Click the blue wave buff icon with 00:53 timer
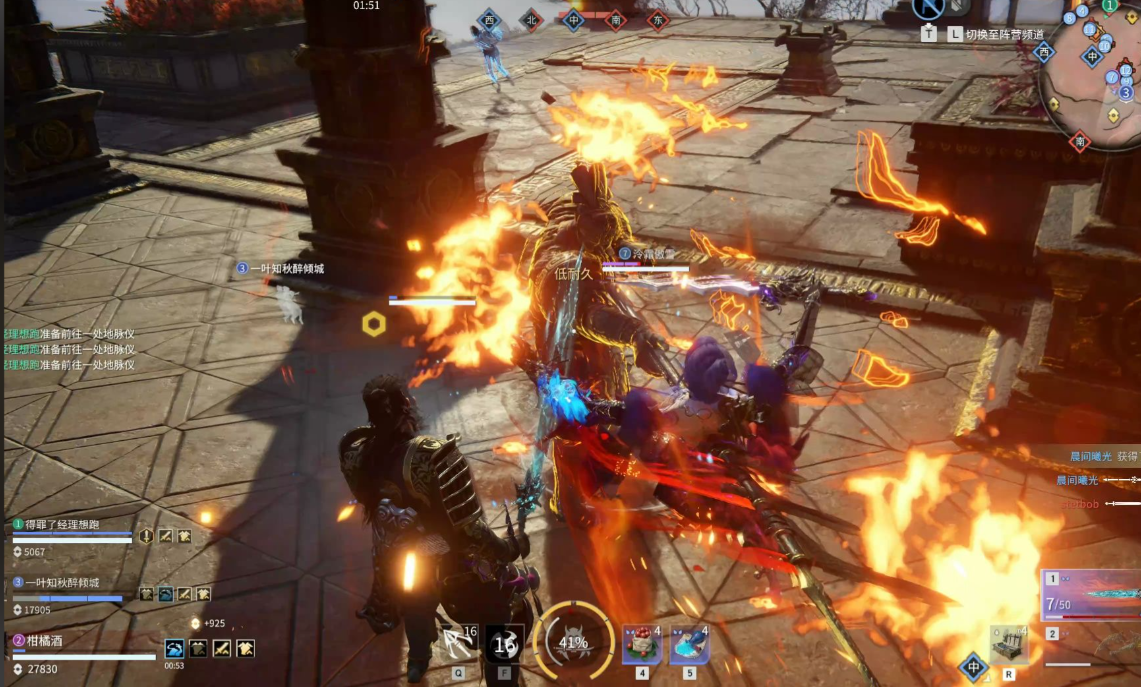1141x687 pixels. (x=175, y=649)
